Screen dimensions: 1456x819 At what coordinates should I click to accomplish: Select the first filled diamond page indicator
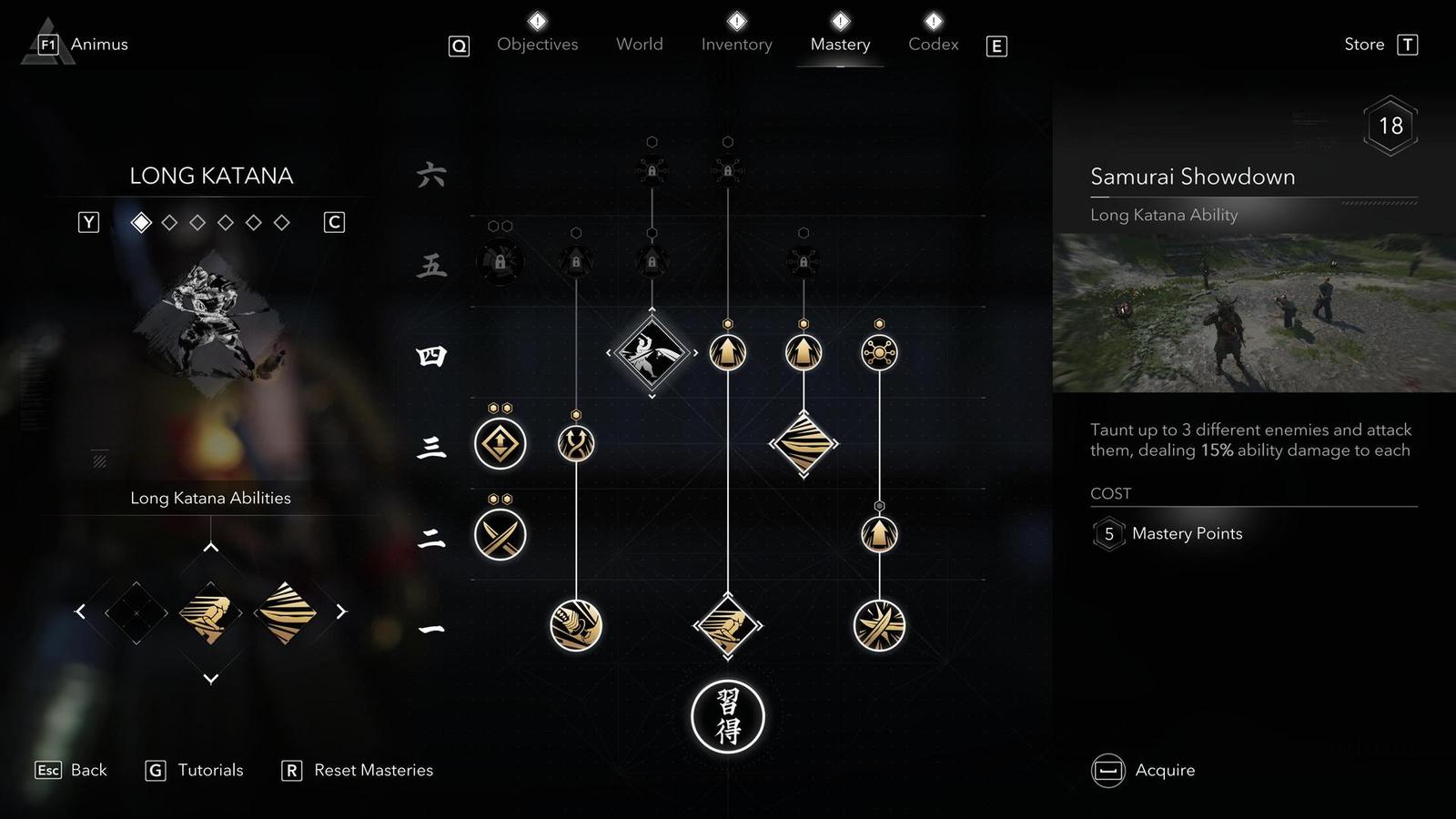[x=141, y=221]
